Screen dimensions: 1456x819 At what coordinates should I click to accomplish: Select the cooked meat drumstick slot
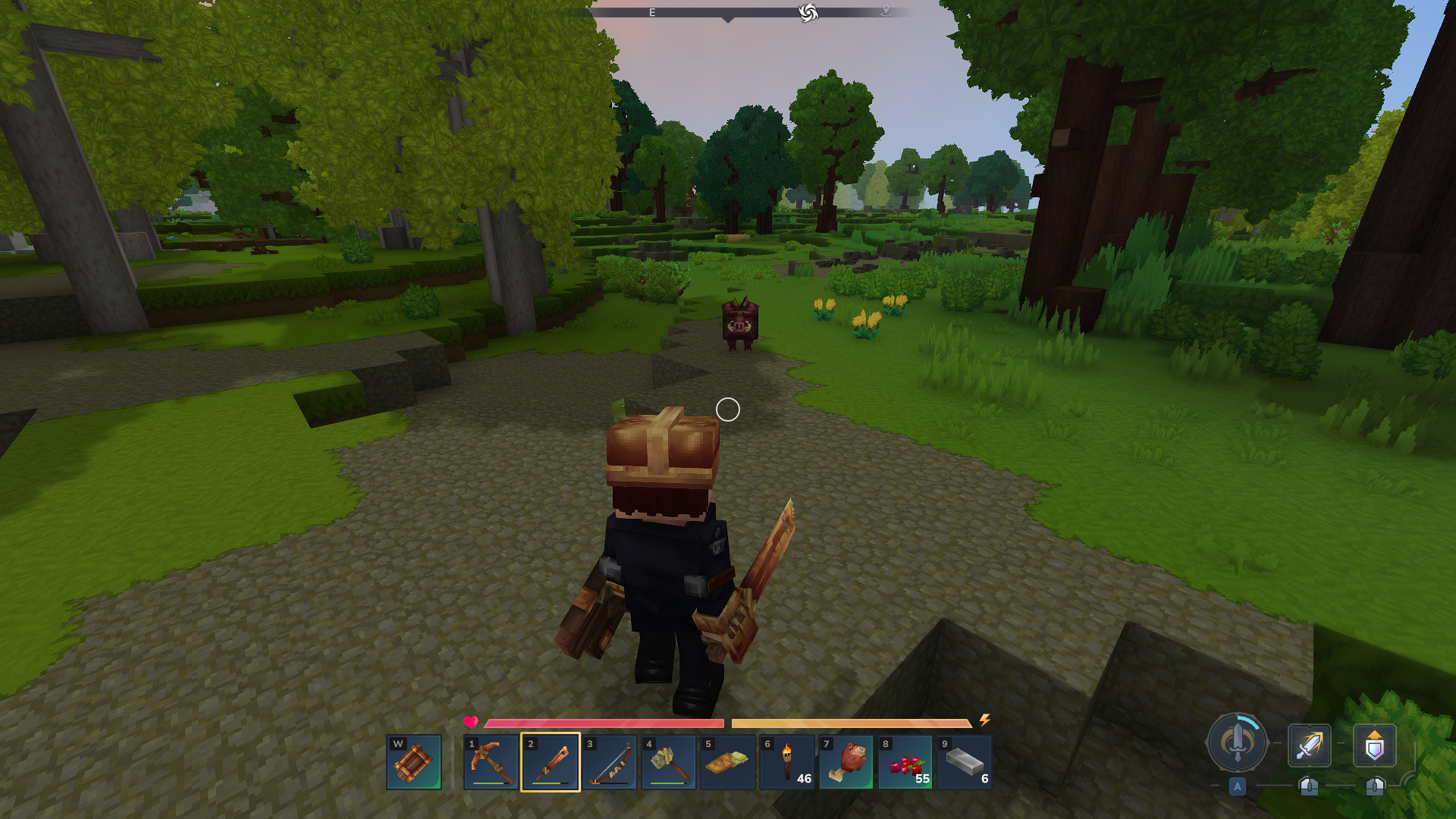(846, 761)
